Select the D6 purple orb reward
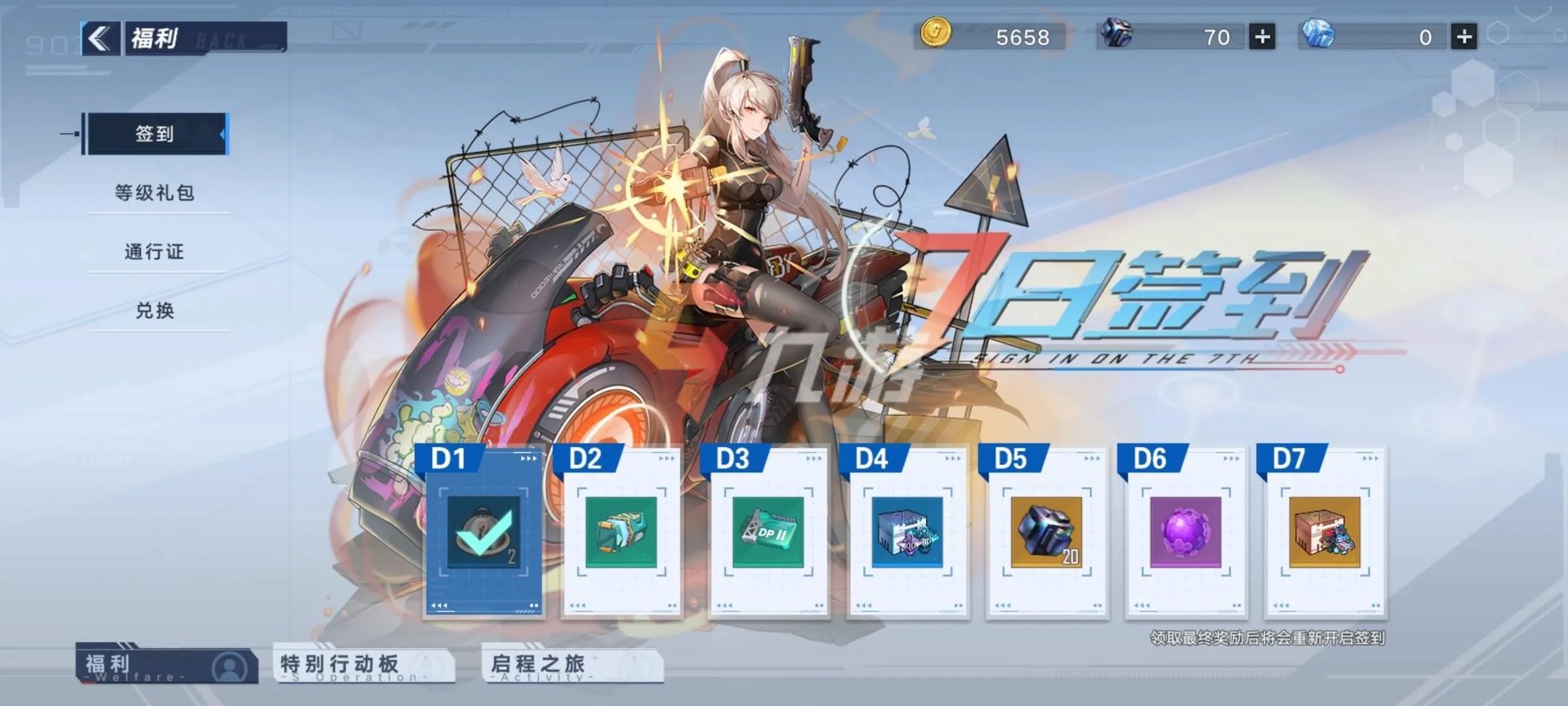1568x706 pixels. pyautogui.click(x=1185, y=532)
